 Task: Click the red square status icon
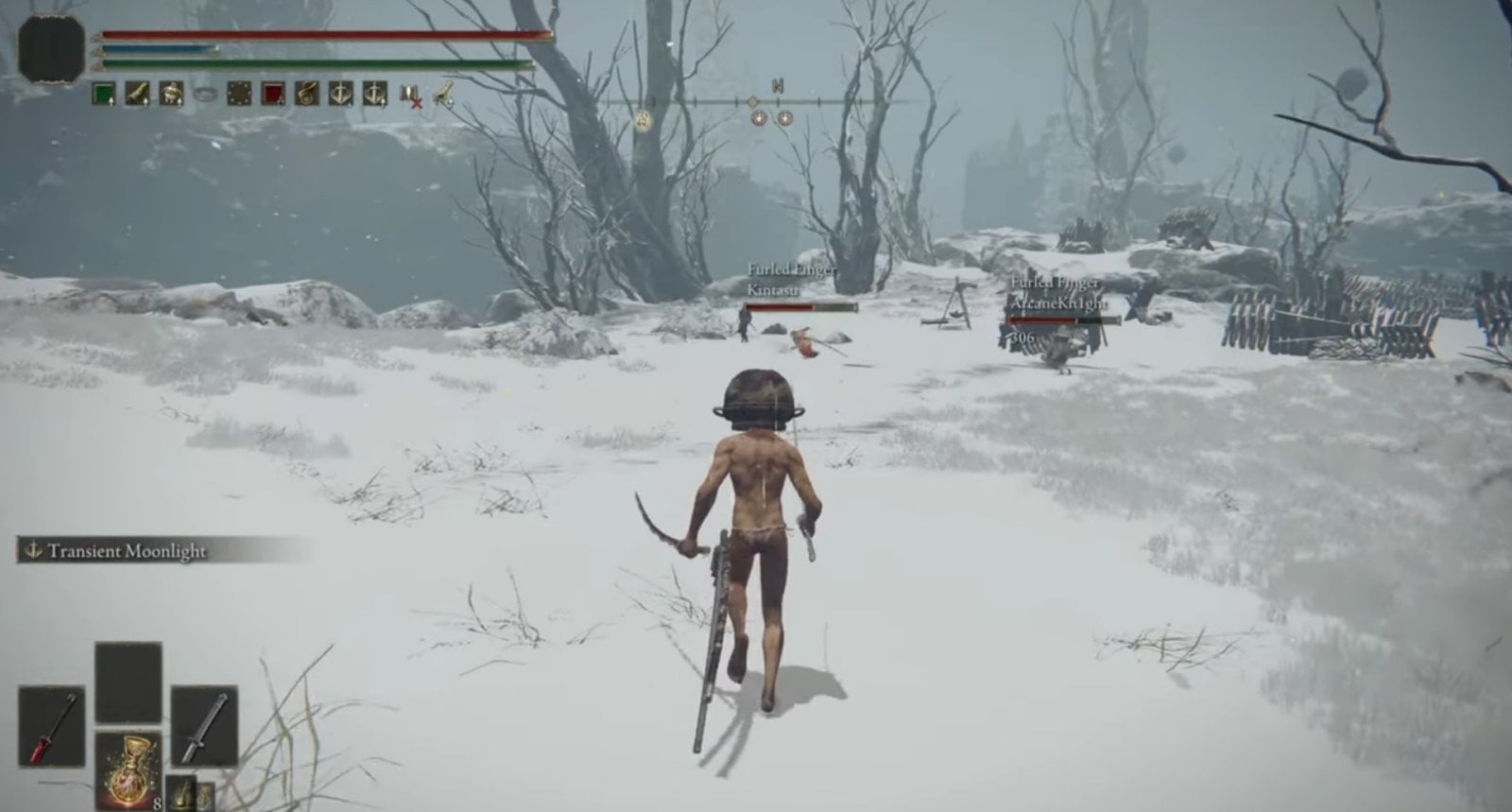click(x=273, y=94)
